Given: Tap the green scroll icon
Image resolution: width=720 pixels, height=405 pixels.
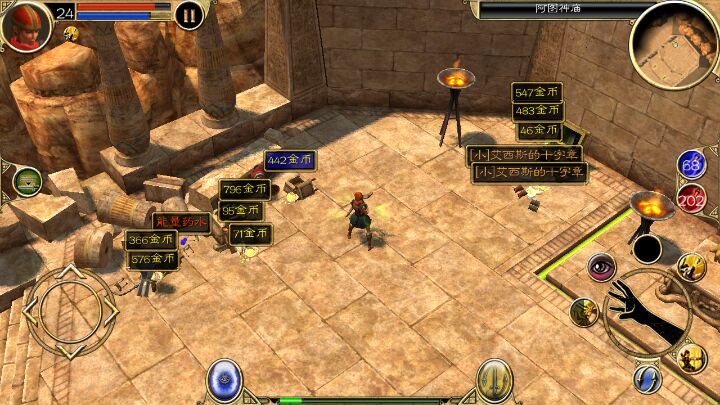Looking at the screenshot, I should (27, 181).
